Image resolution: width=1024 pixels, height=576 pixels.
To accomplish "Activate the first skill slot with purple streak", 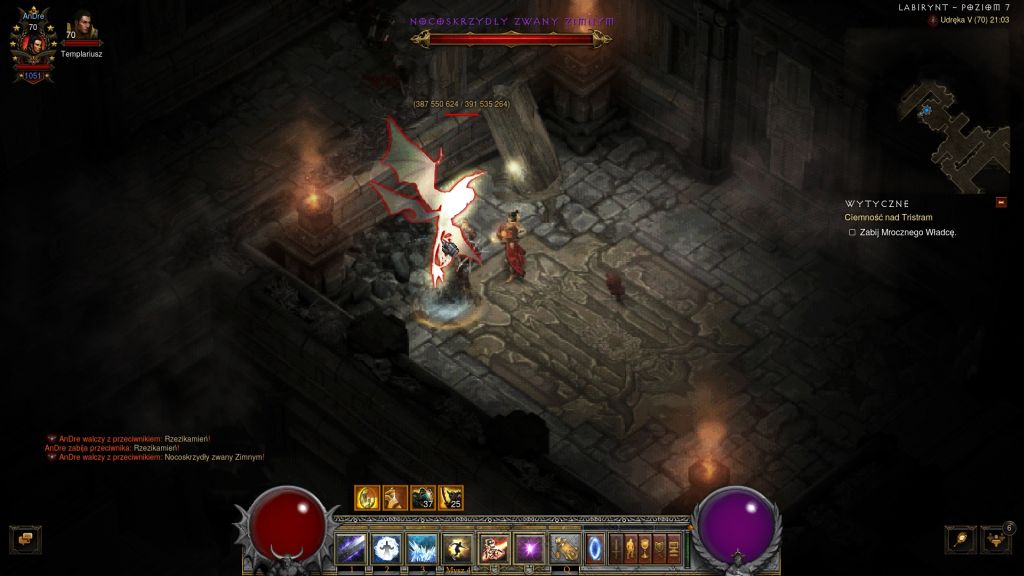I will 350,548.
